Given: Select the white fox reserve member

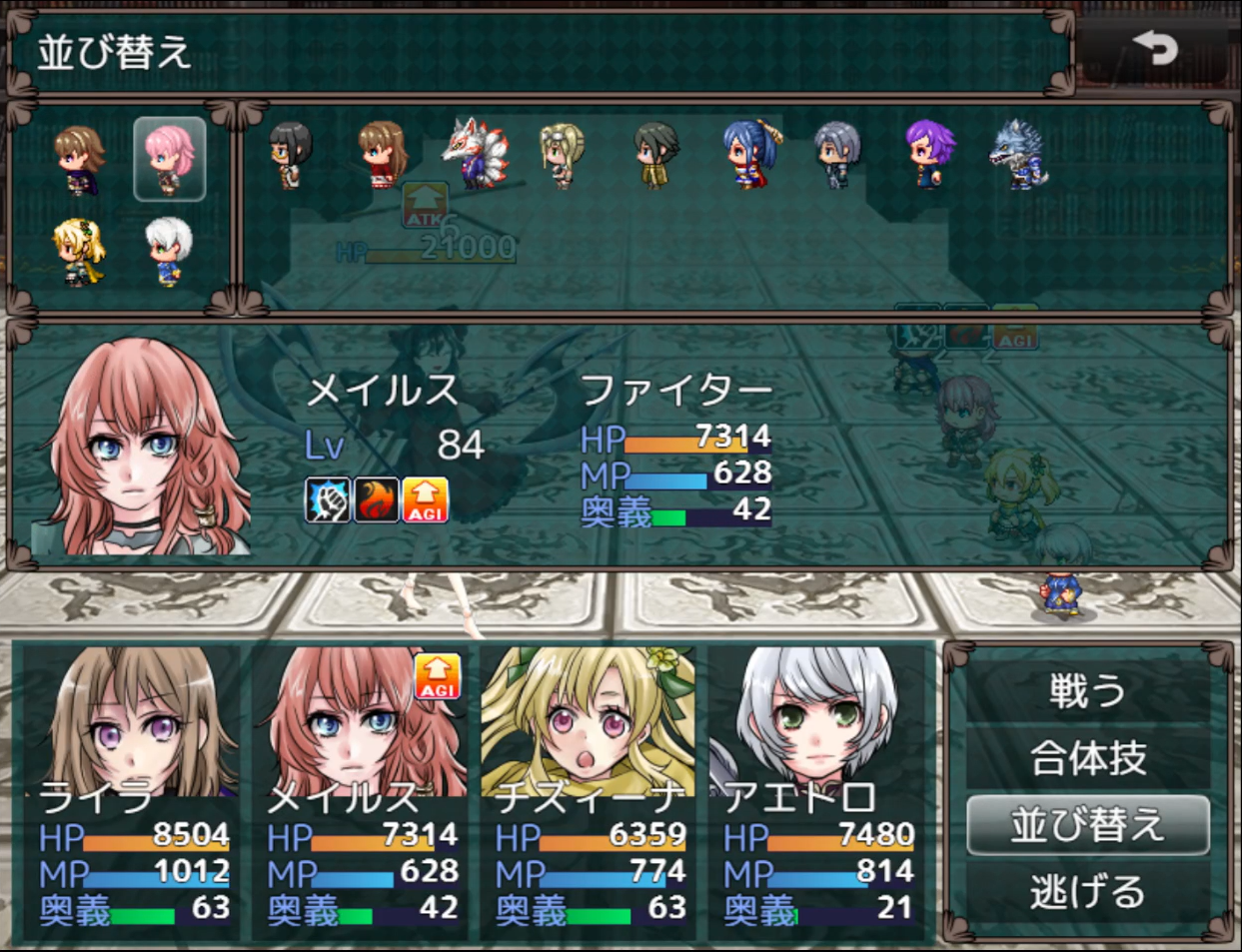Looking at the screenshot, I should [476, 153].
